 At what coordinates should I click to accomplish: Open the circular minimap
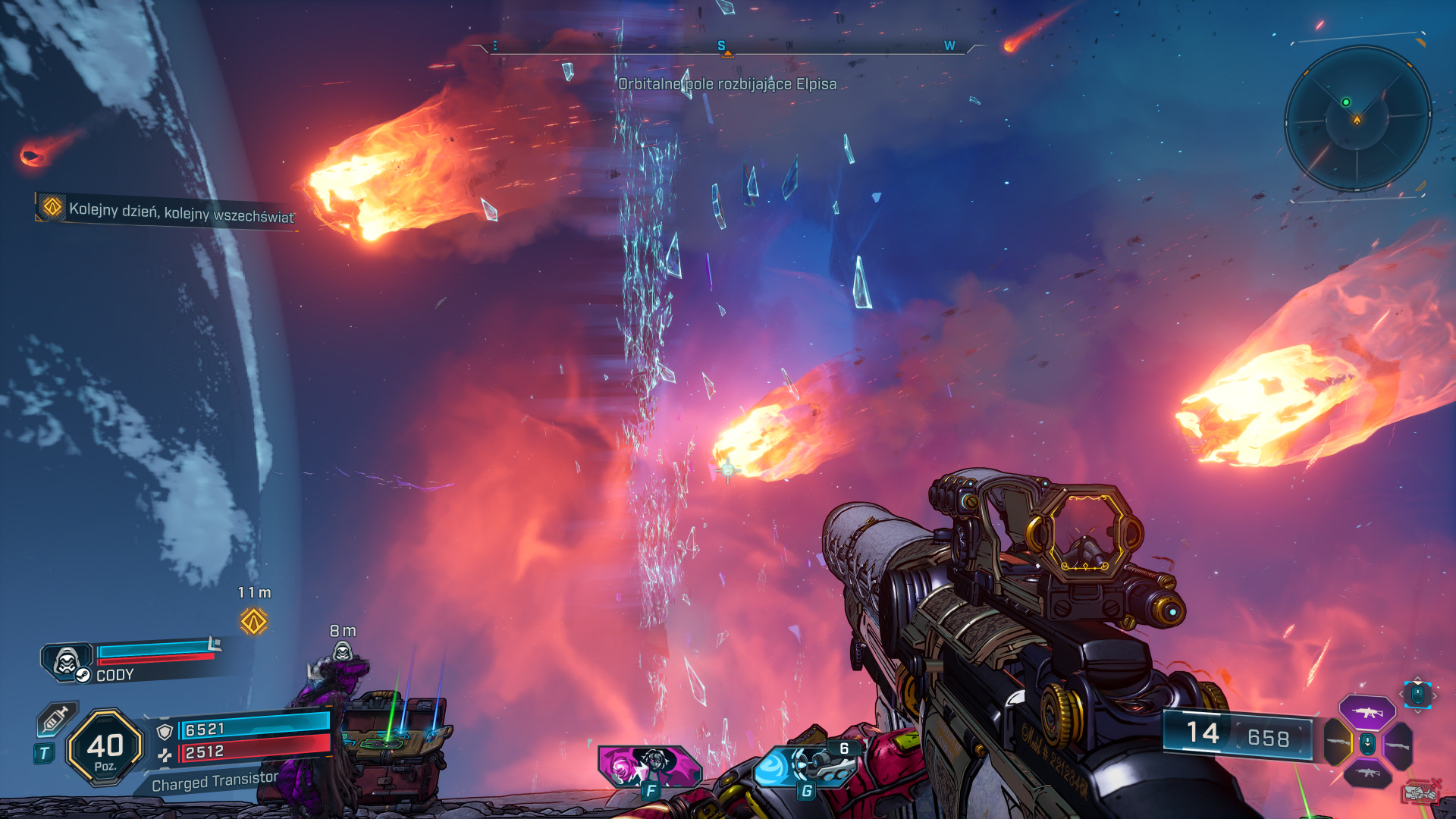point(1357,118)
